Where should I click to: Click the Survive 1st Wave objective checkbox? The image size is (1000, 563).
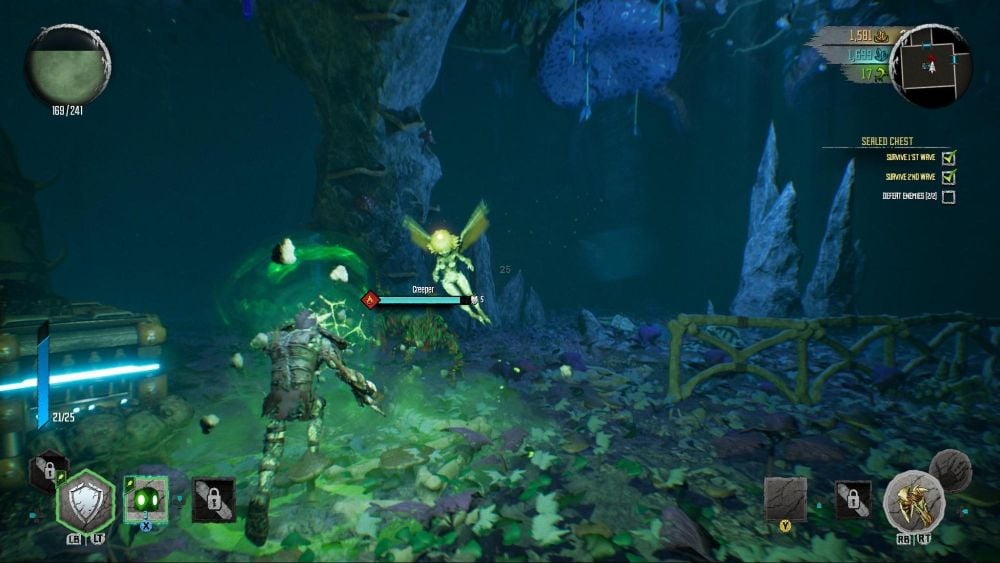point(949,158)
